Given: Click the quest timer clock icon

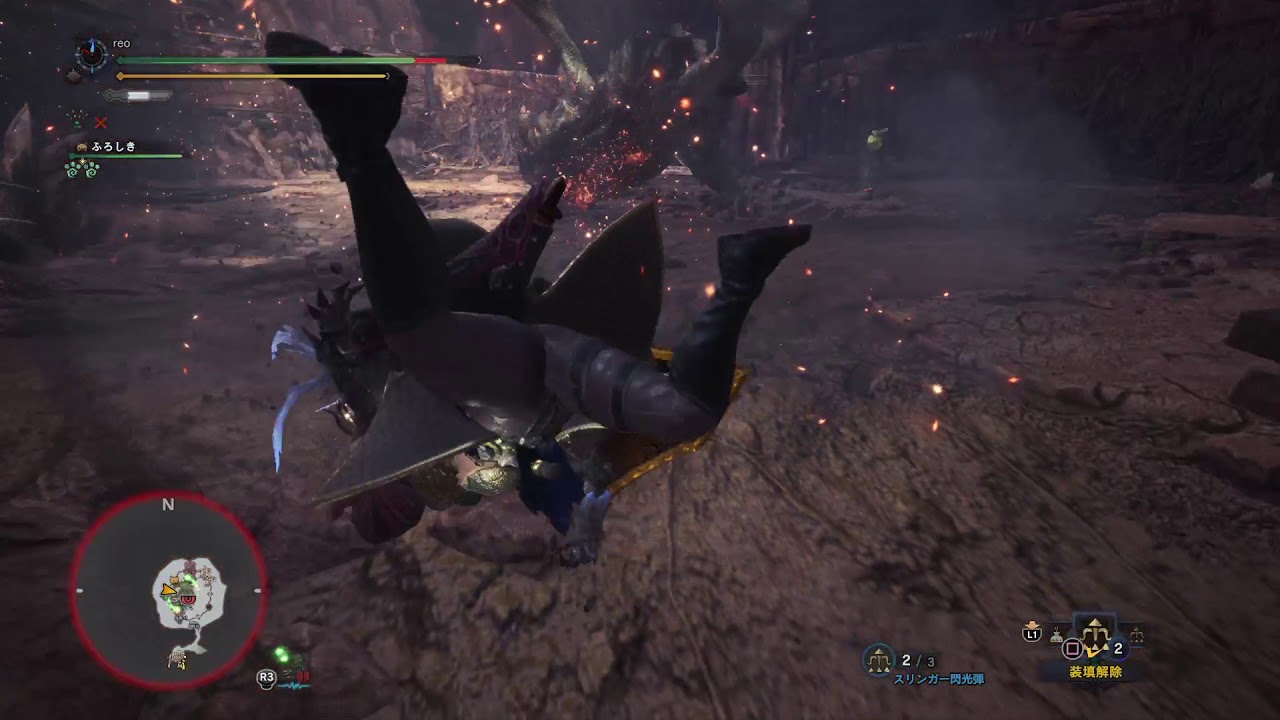Looking at the screenshot, I should (x=92, y=53).
